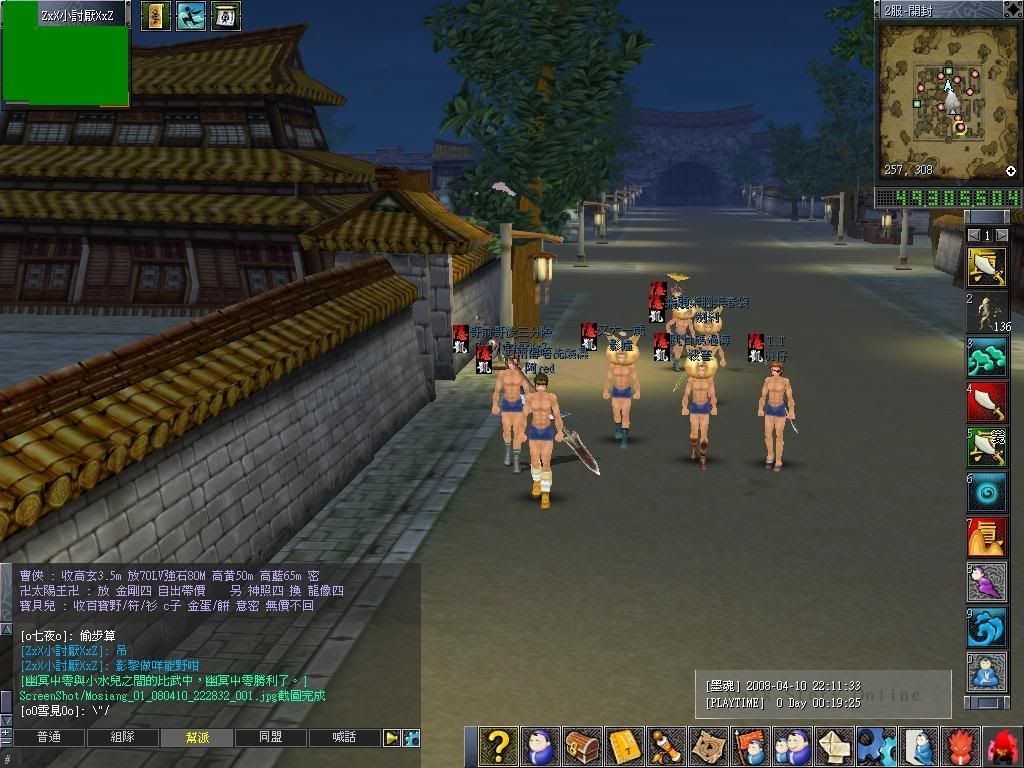Screen dimensions: 1024x768
Task: Click the minimap of 開封
Action: 945,100
